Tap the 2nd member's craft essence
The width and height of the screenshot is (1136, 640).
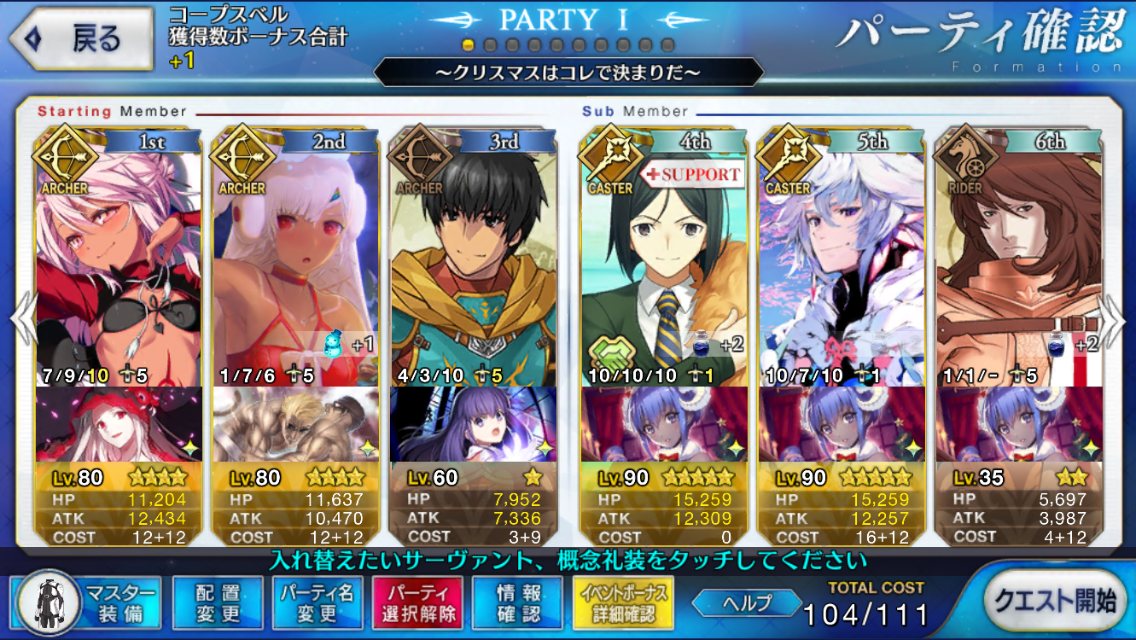pos(296,424)
